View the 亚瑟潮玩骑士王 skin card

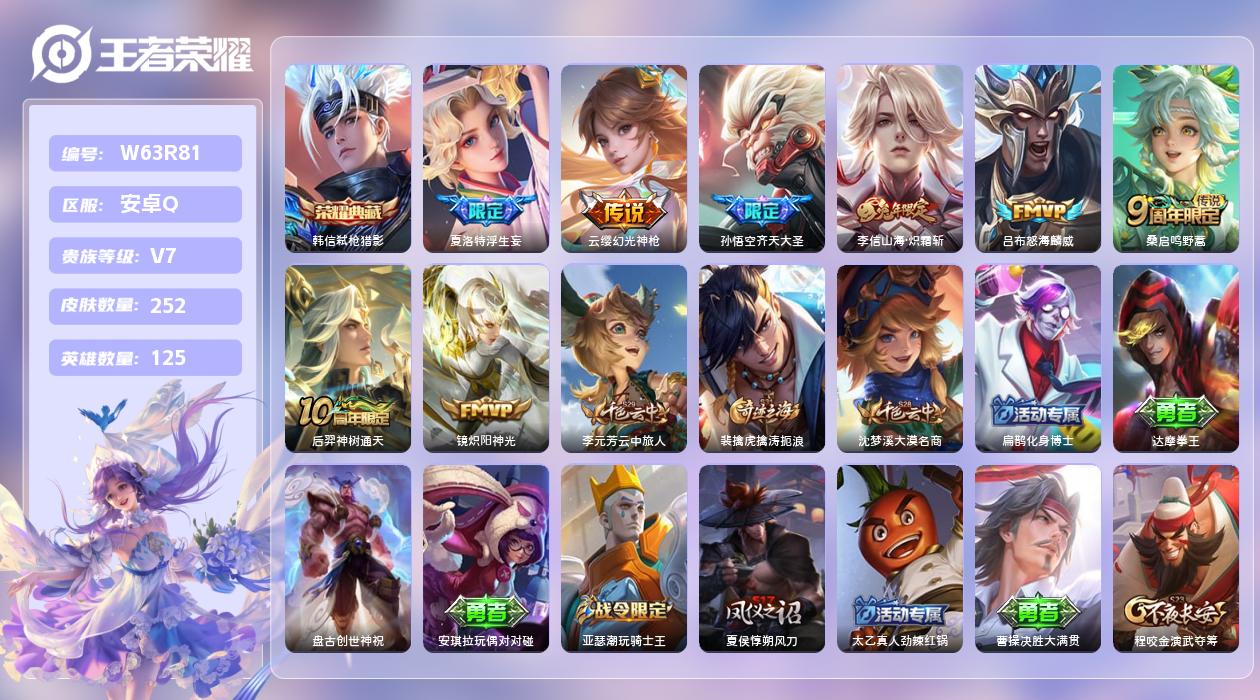coord(624,558)
